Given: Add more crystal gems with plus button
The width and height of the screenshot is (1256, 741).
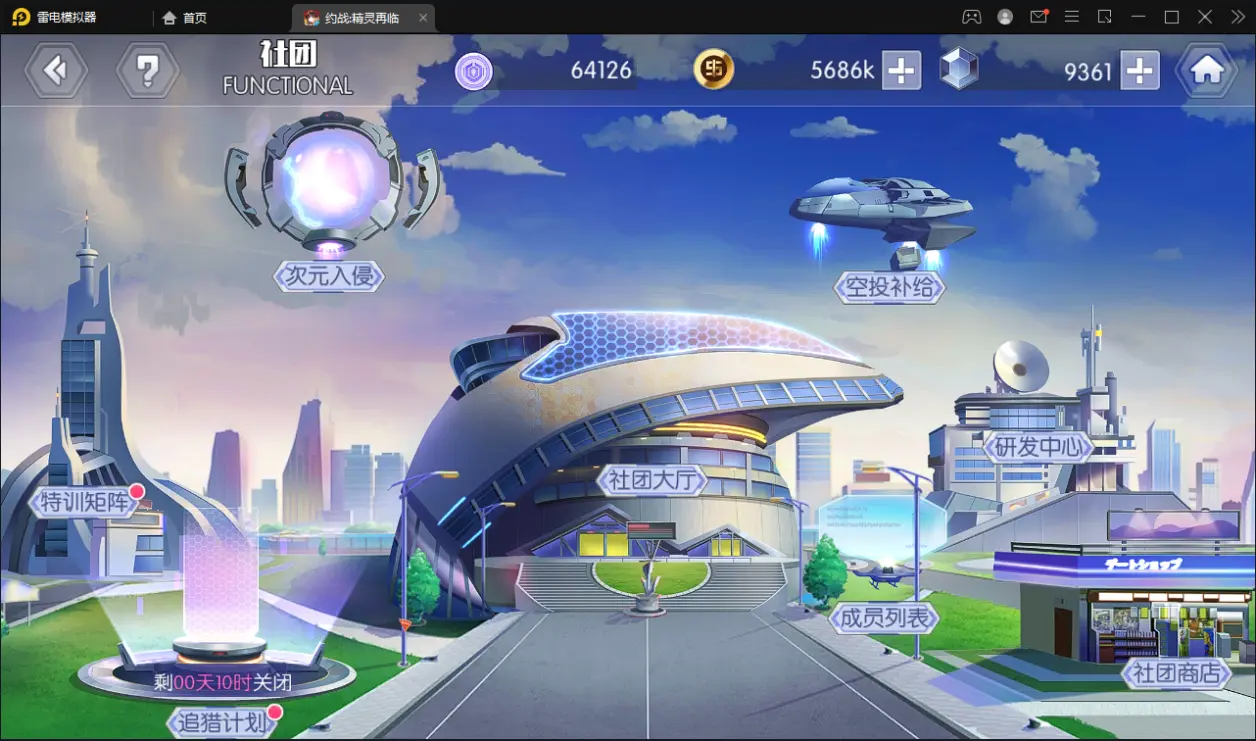Looking at the screenshot, I should (x=1139, y=70).
